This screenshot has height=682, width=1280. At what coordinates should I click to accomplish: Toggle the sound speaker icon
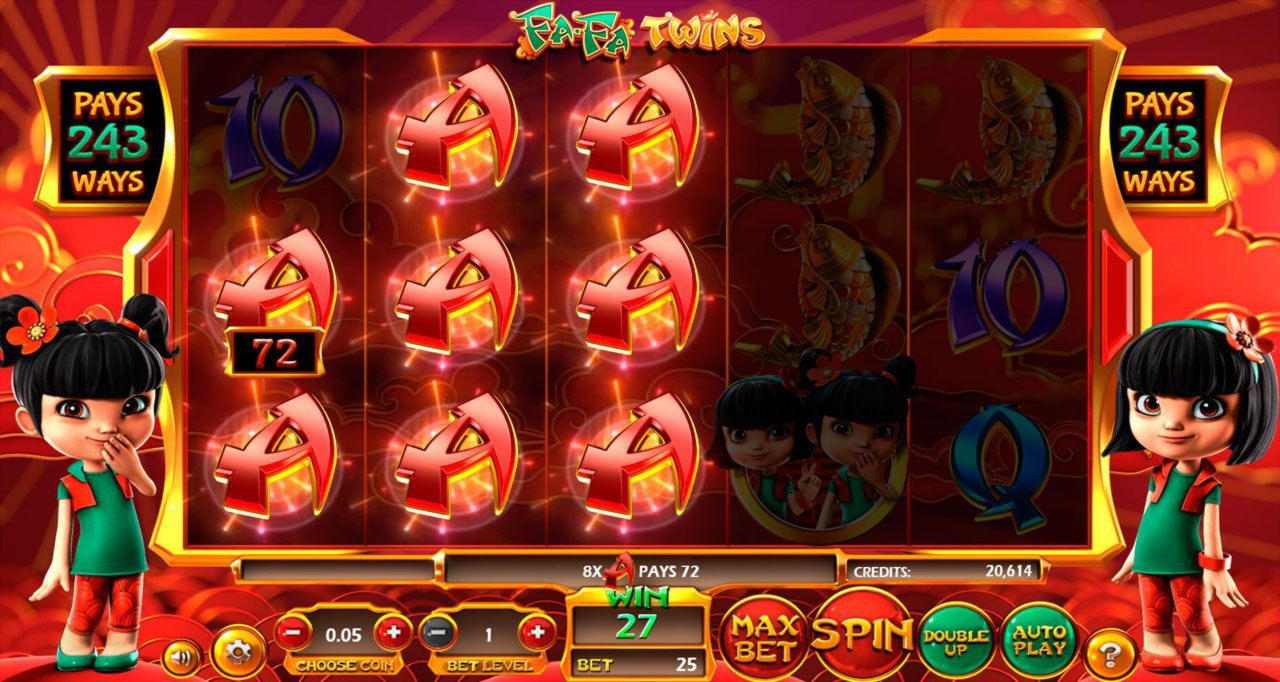click(x=181, y=658)
